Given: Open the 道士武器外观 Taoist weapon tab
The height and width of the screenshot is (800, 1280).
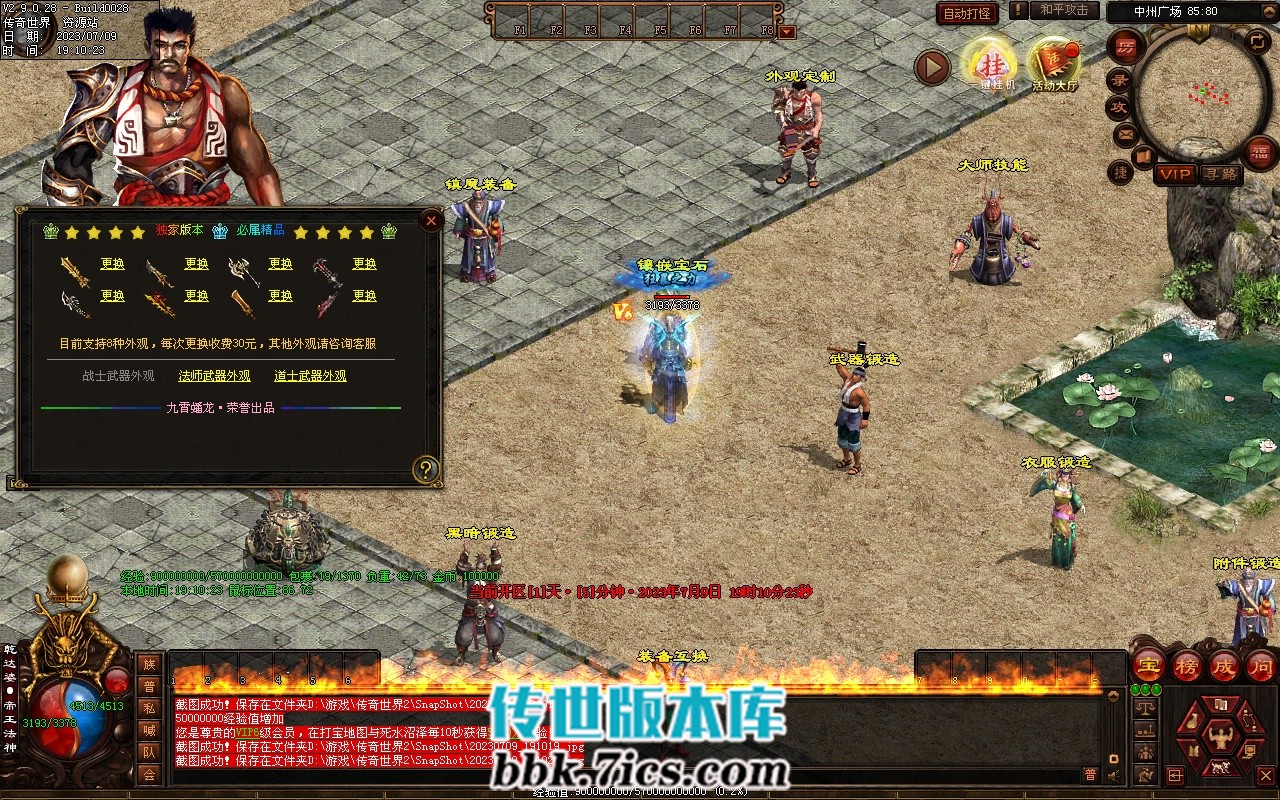Looking at the screenshot, I should point(310,376).
